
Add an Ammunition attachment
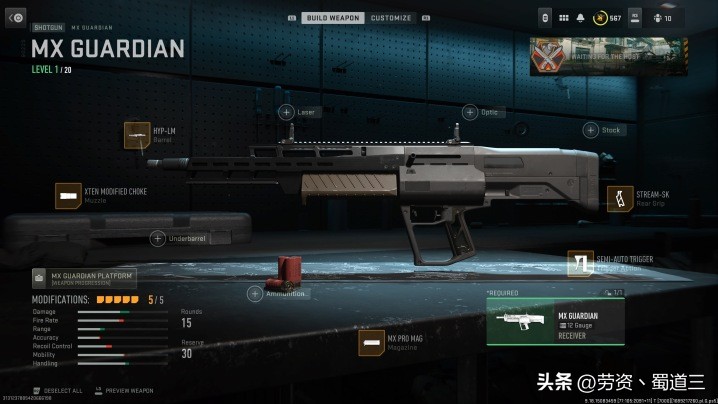[x=256, y=294]
